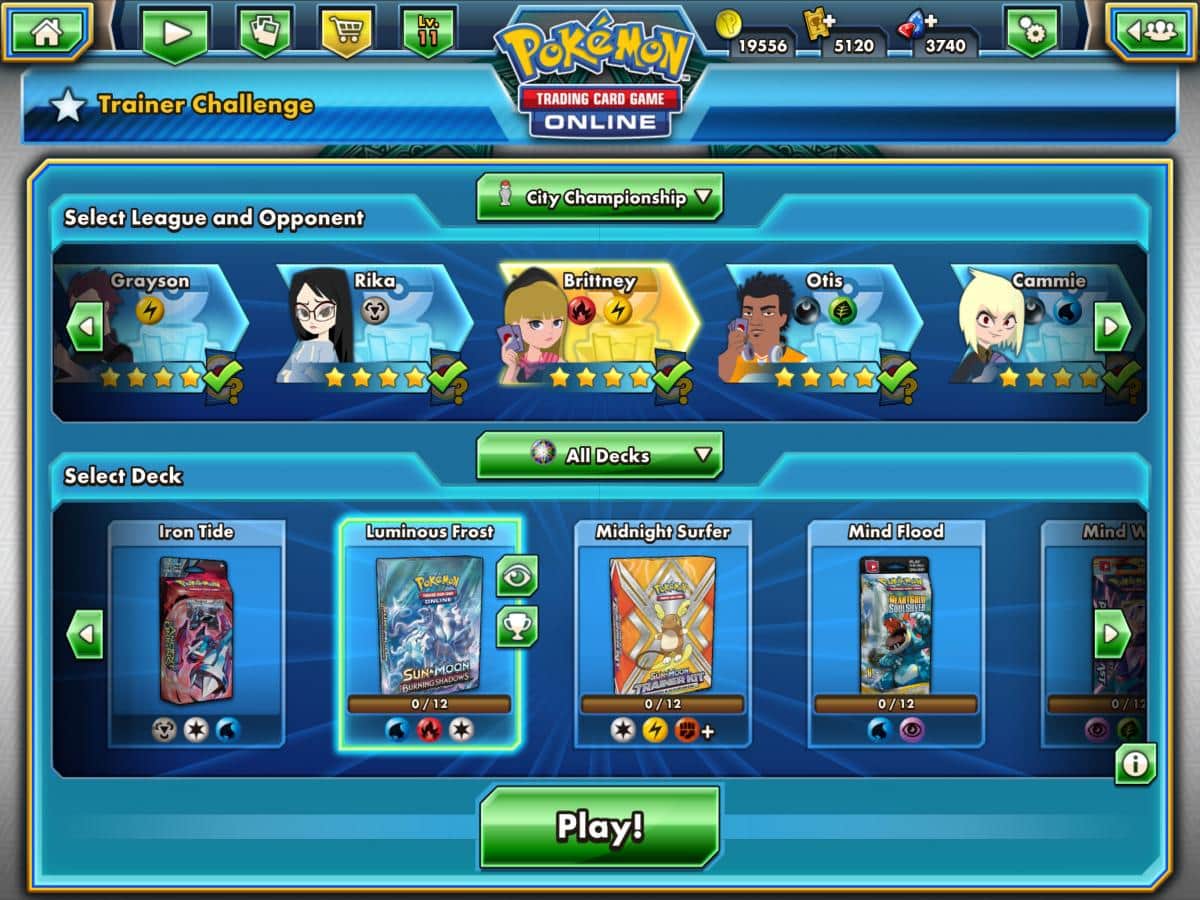Open the home screen button
This screenshot has width=1200, height=900.
(x=46, y=31)
